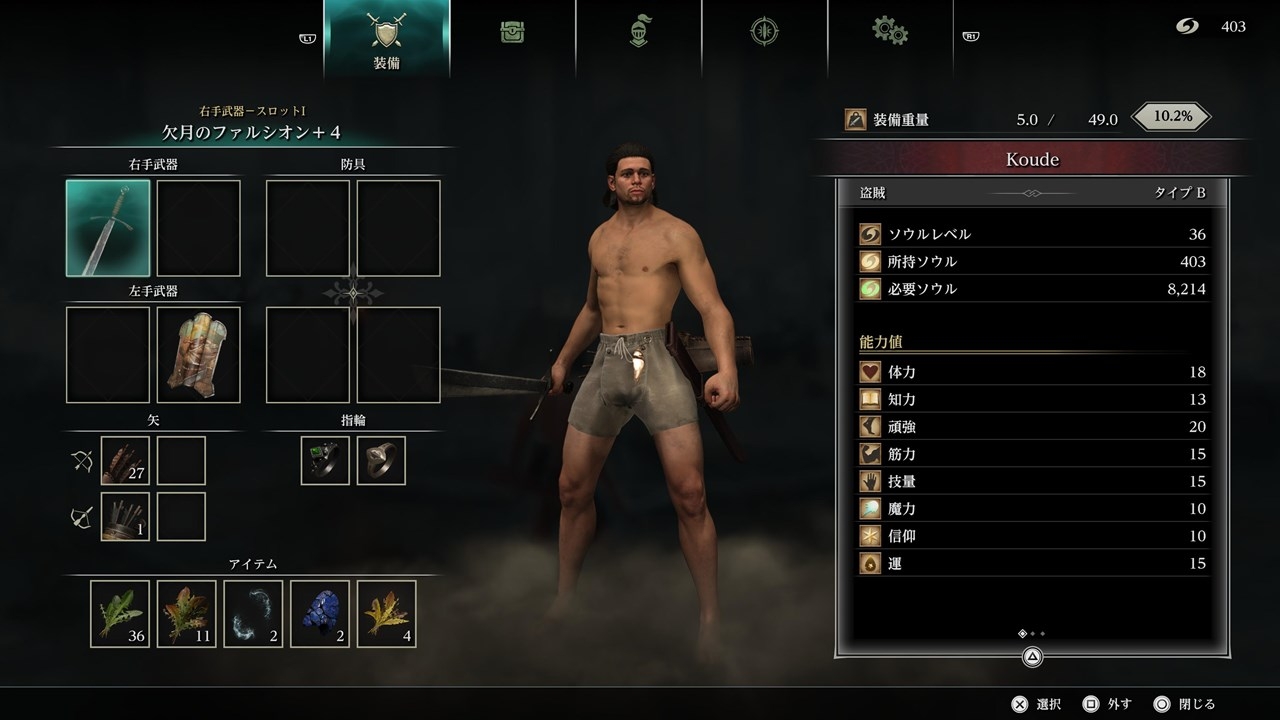Open the treasure chest inventory tab
The width and height of the screenshot is (1280, 720).
pyautogui.click(x=513, y=32)
